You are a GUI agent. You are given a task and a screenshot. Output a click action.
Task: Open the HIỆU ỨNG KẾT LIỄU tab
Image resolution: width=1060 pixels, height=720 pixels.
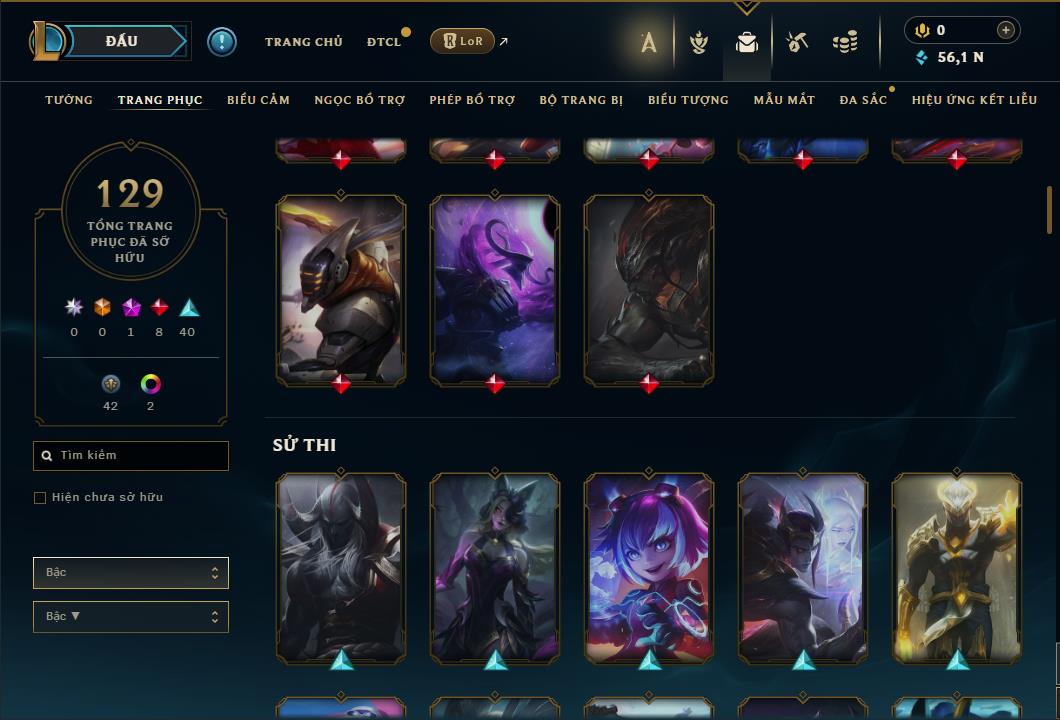coord(975,100)
